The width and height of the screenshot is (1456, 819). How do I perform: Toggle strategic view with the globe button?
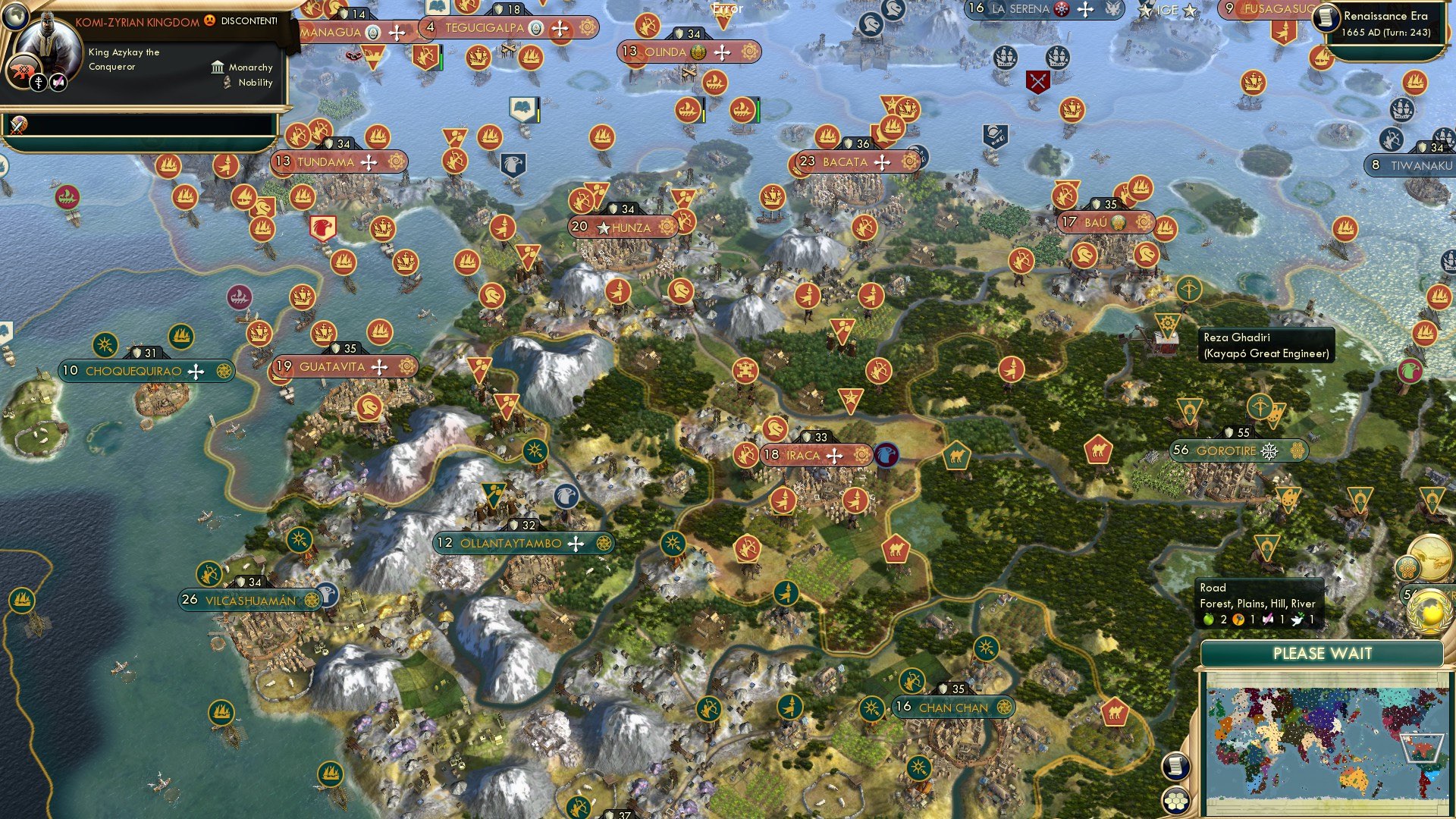tap(15, 16)
